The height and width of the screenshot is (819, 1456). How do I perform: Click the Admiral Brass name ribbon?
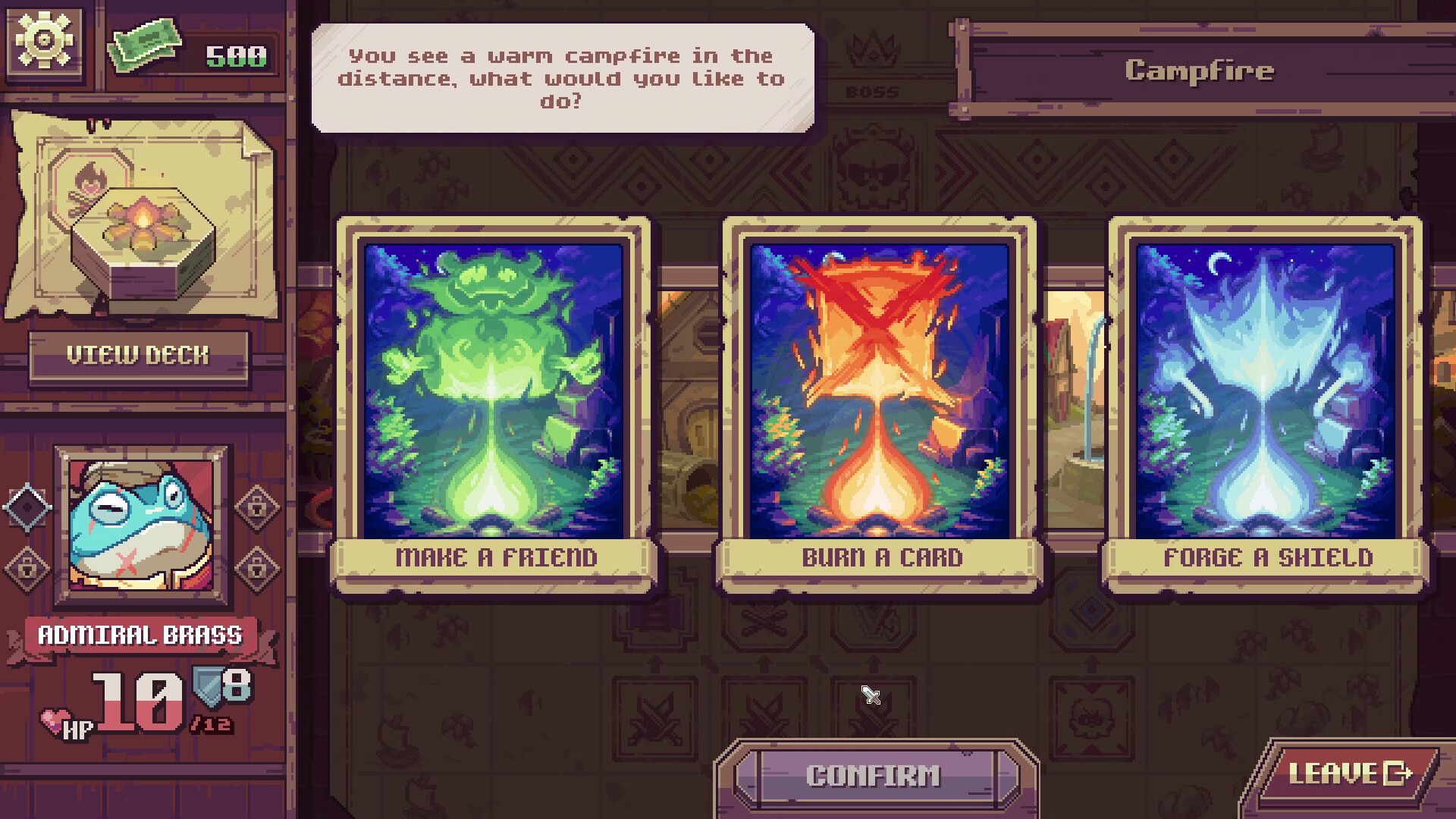point(140,635)
